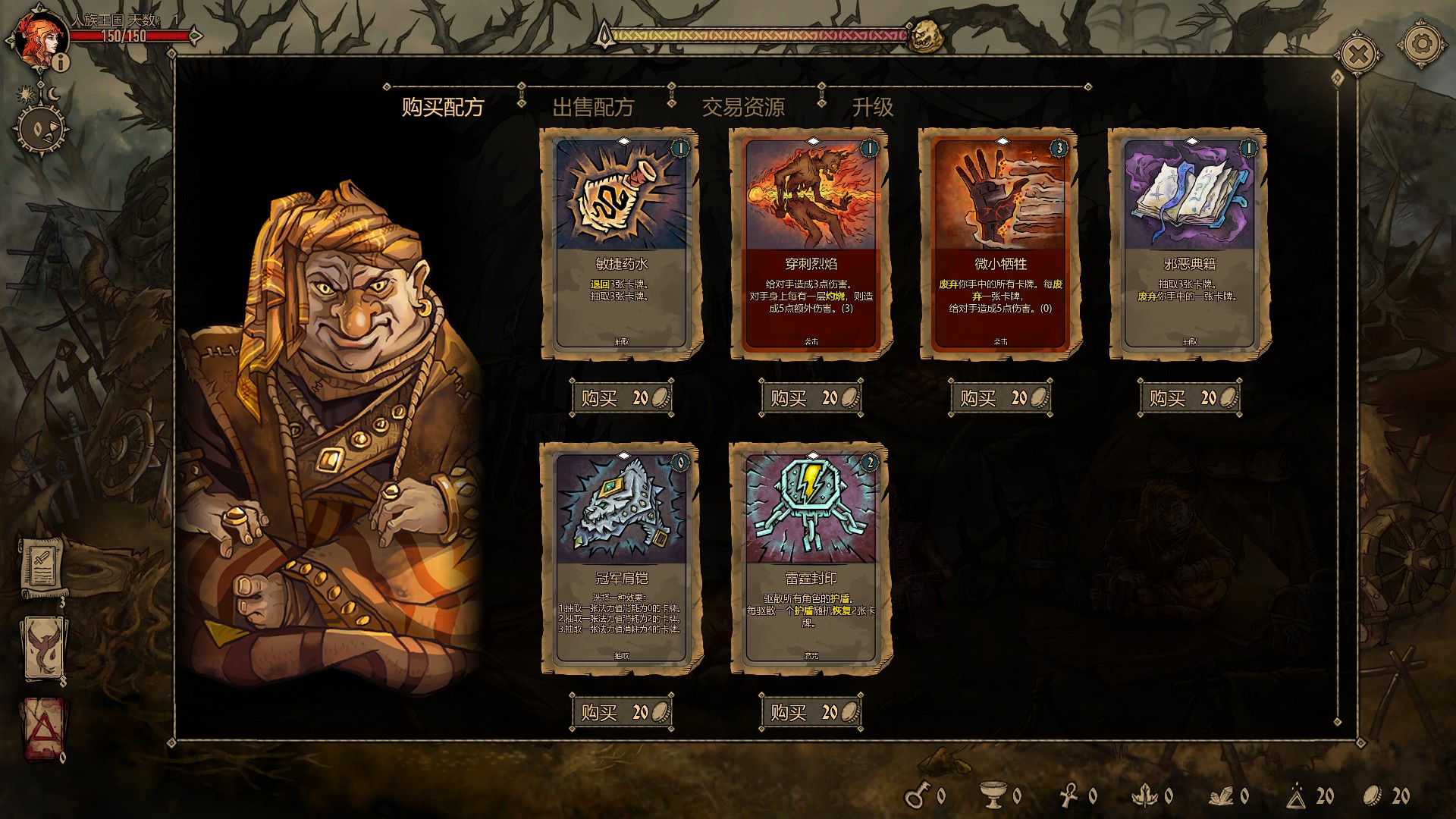
Task: Select the 敏捷药水 card
Action: 621,243
